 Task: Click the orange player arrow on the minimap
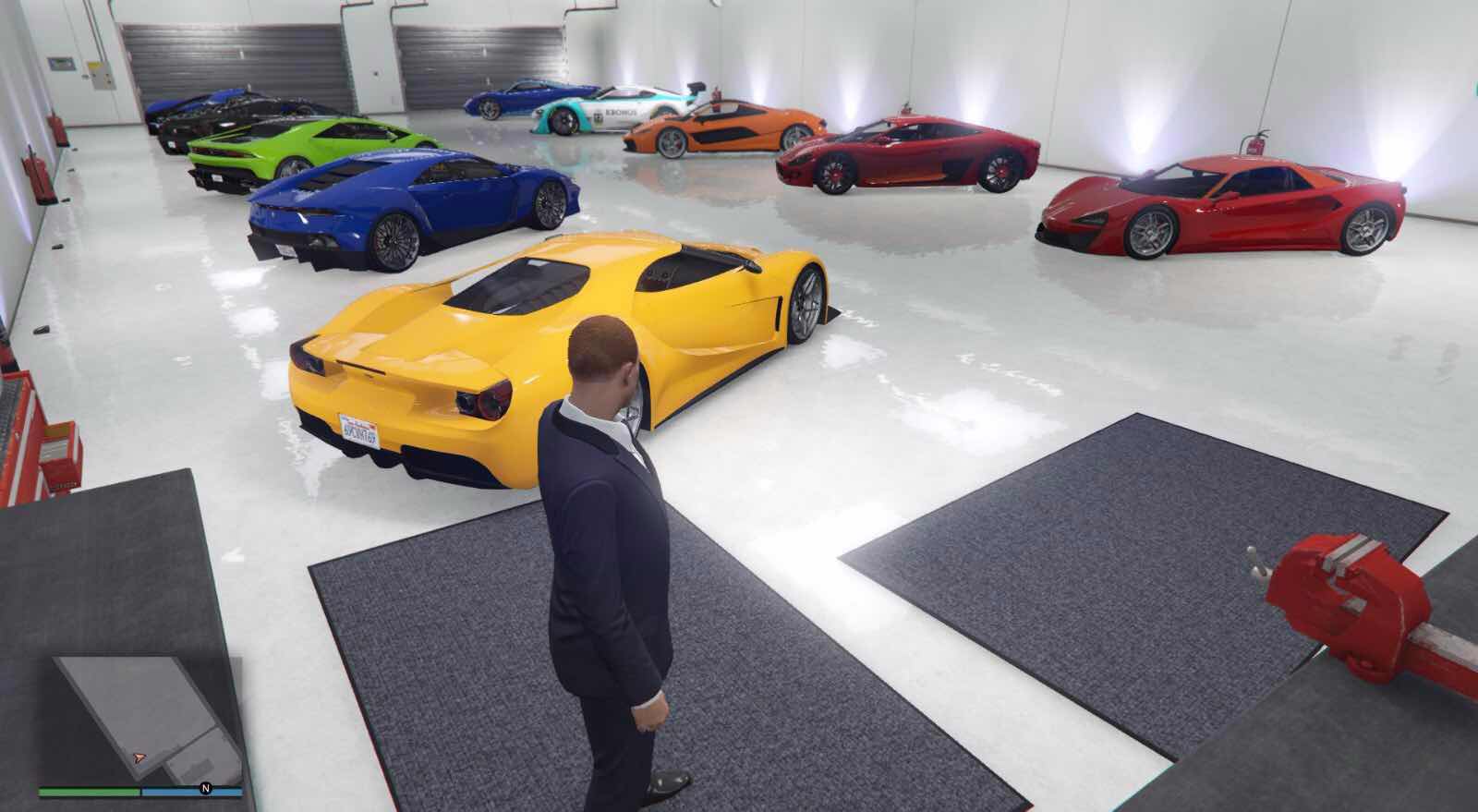coord(137,757)
